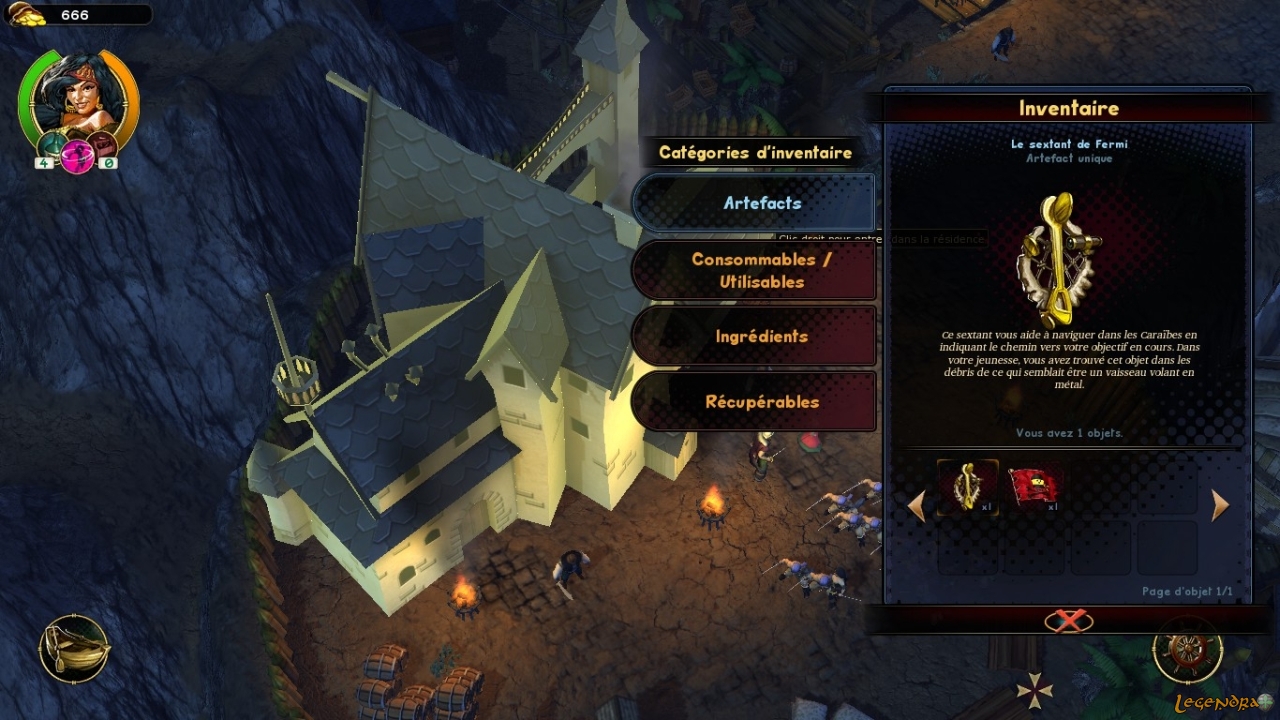Click the heroine portrait
The image size is (1280, 720).
tap(78, 97)
